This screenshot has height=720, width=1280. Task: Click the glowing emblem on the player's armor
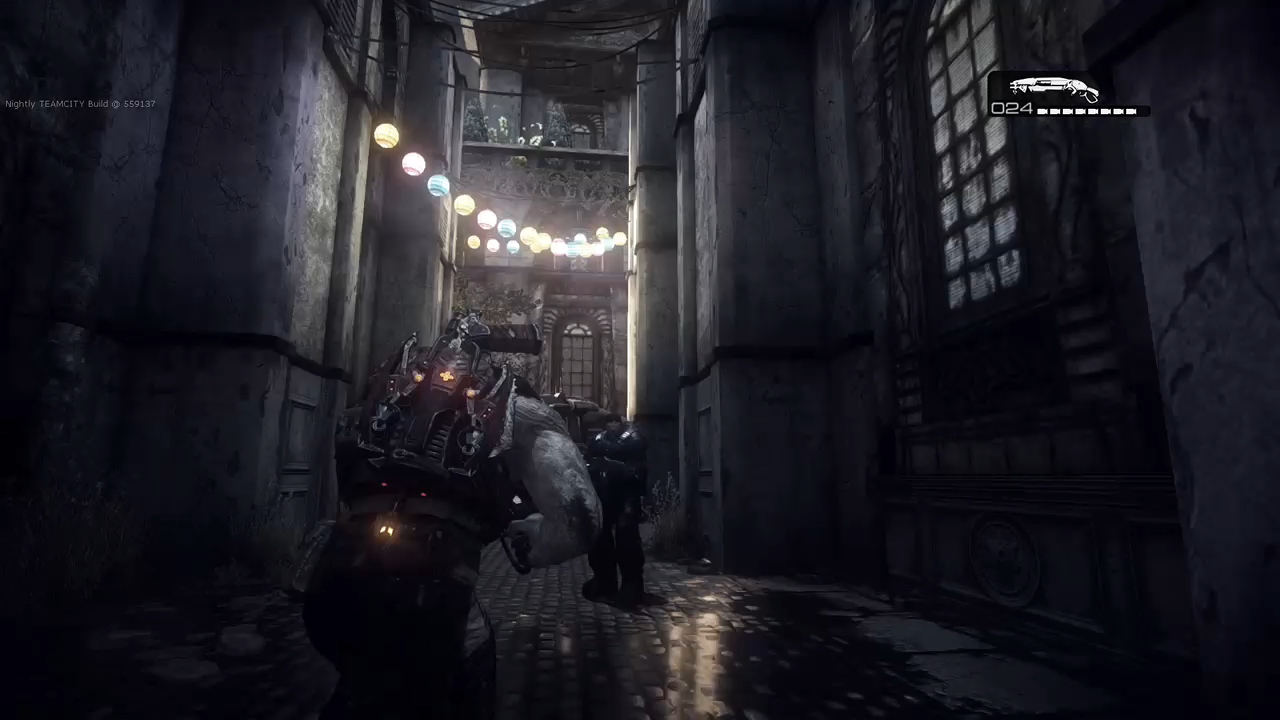pyautogui.click(x=444, y=377)
